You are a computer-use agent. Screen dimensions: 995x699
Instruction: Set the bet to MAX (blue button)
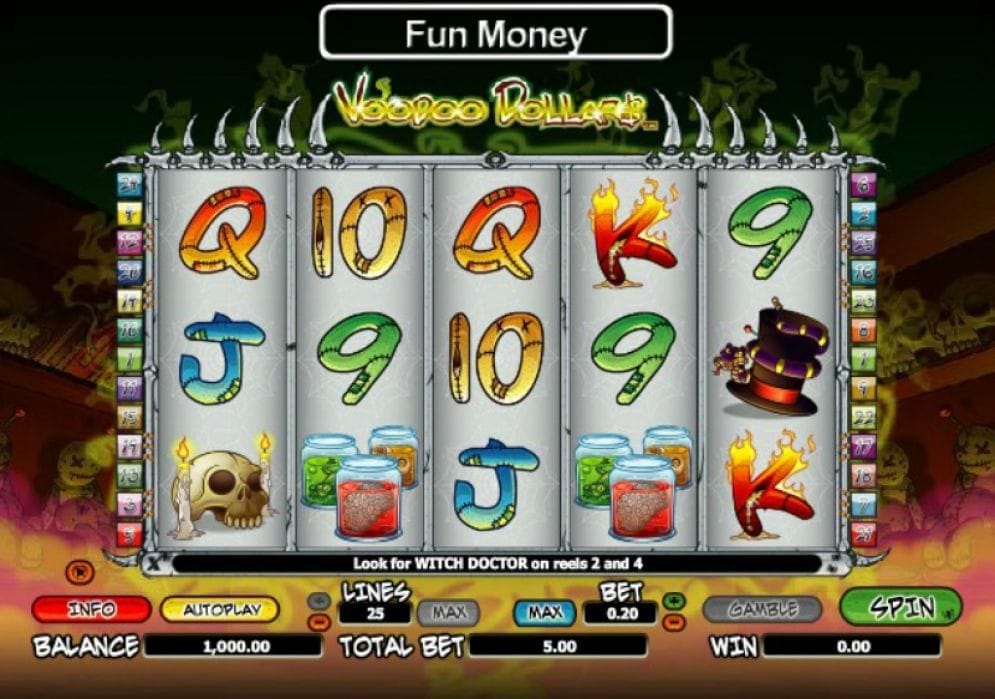(x=544, y=611)
